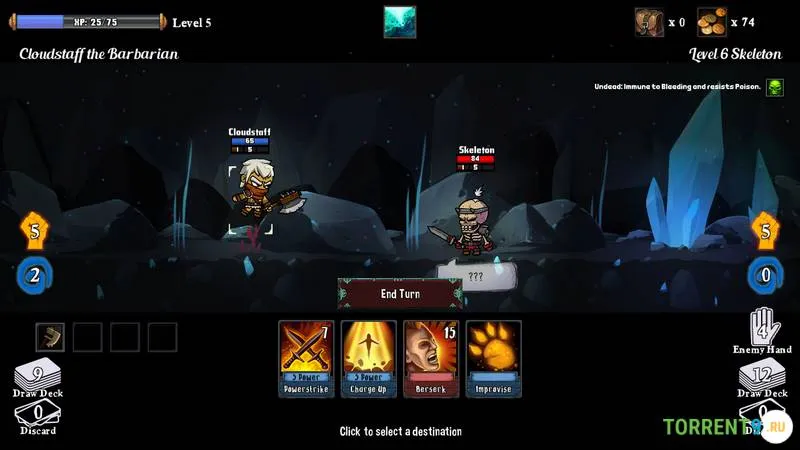Image resolution: width=800 pixels, height=450 pixels.
Task: End the current turn
Action: pyautogui.click(x=400, y=294)
